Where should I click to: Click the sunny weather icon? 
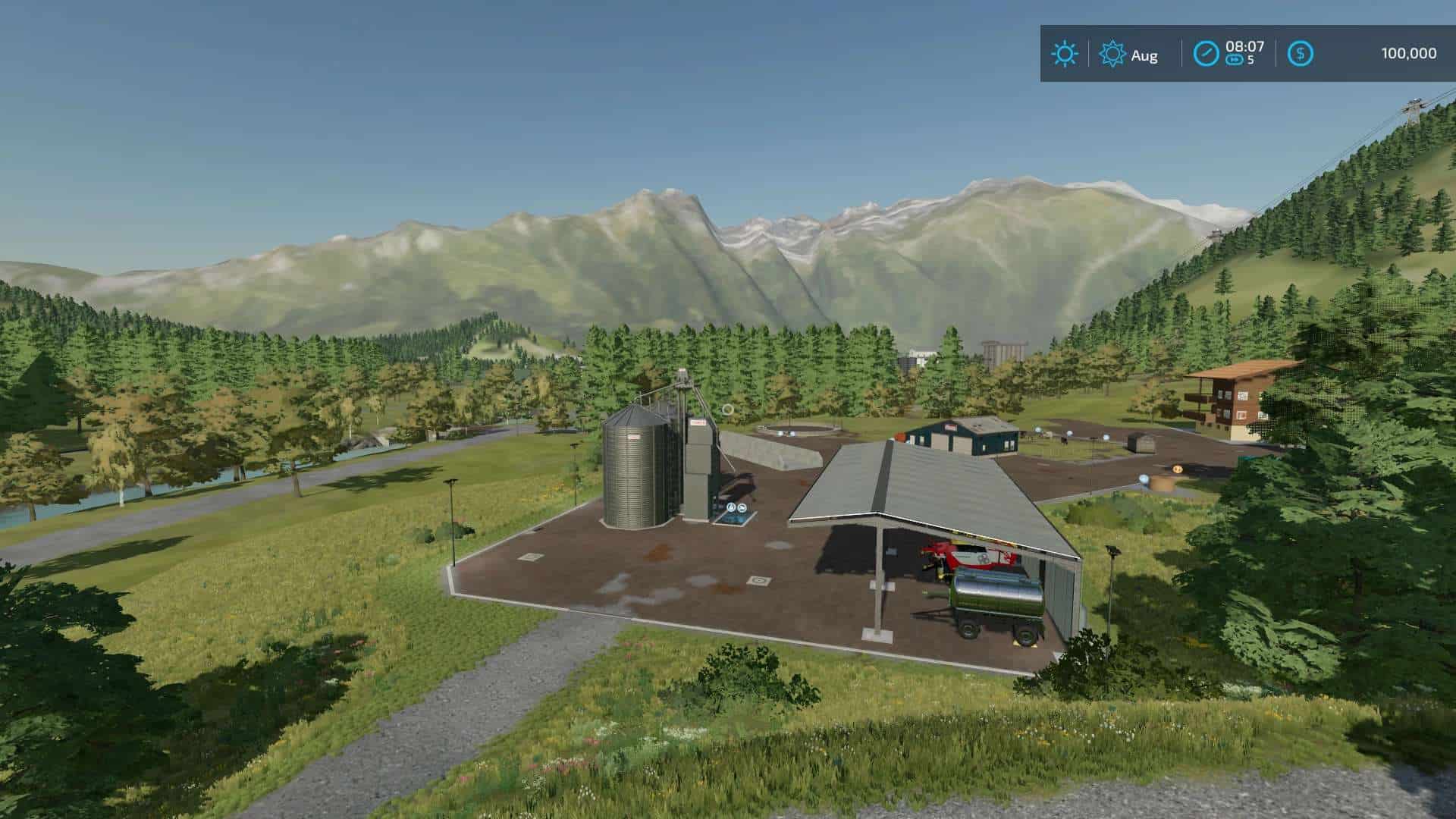pos(1065,54)
